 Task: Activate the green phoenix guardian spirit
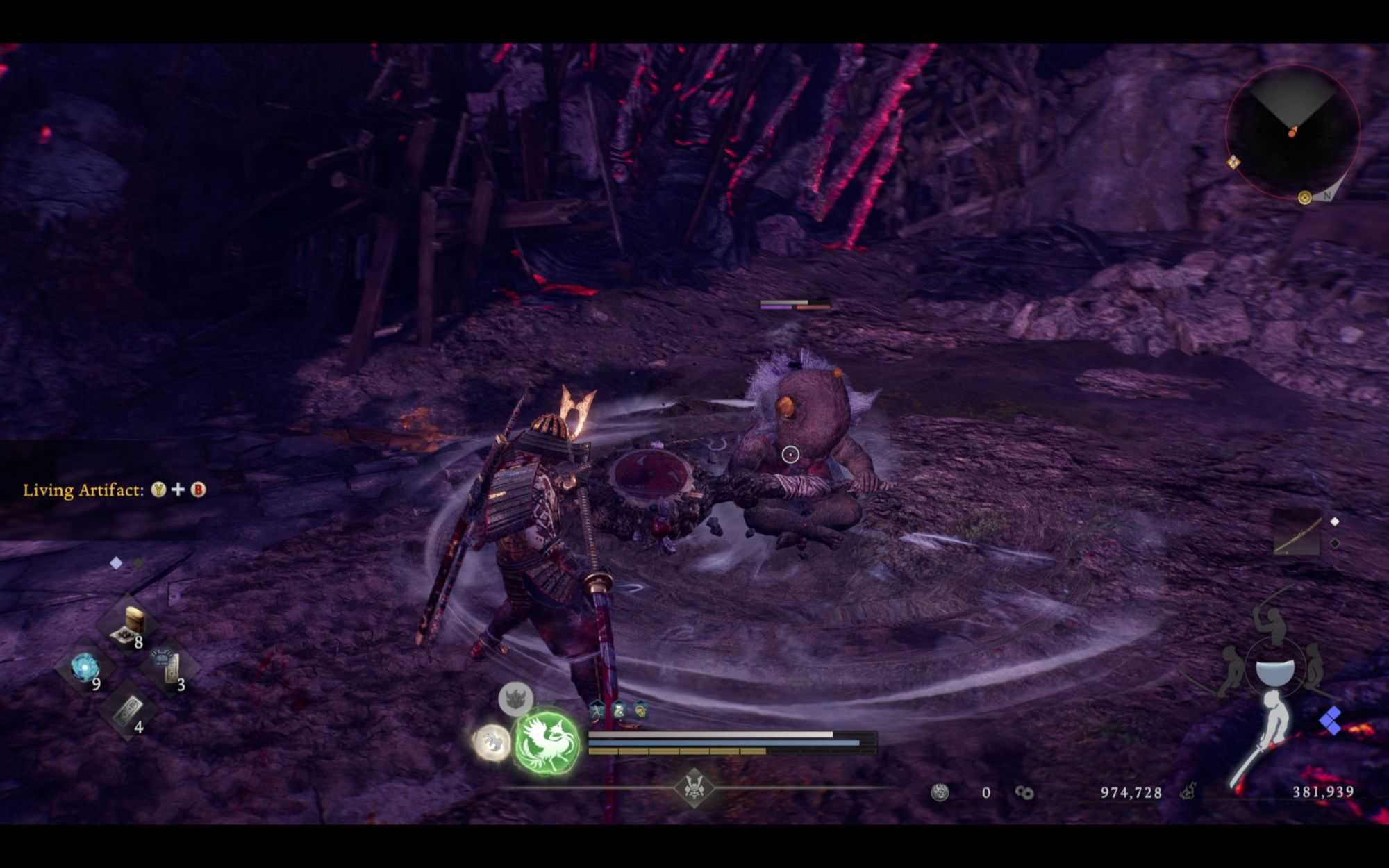547,742
